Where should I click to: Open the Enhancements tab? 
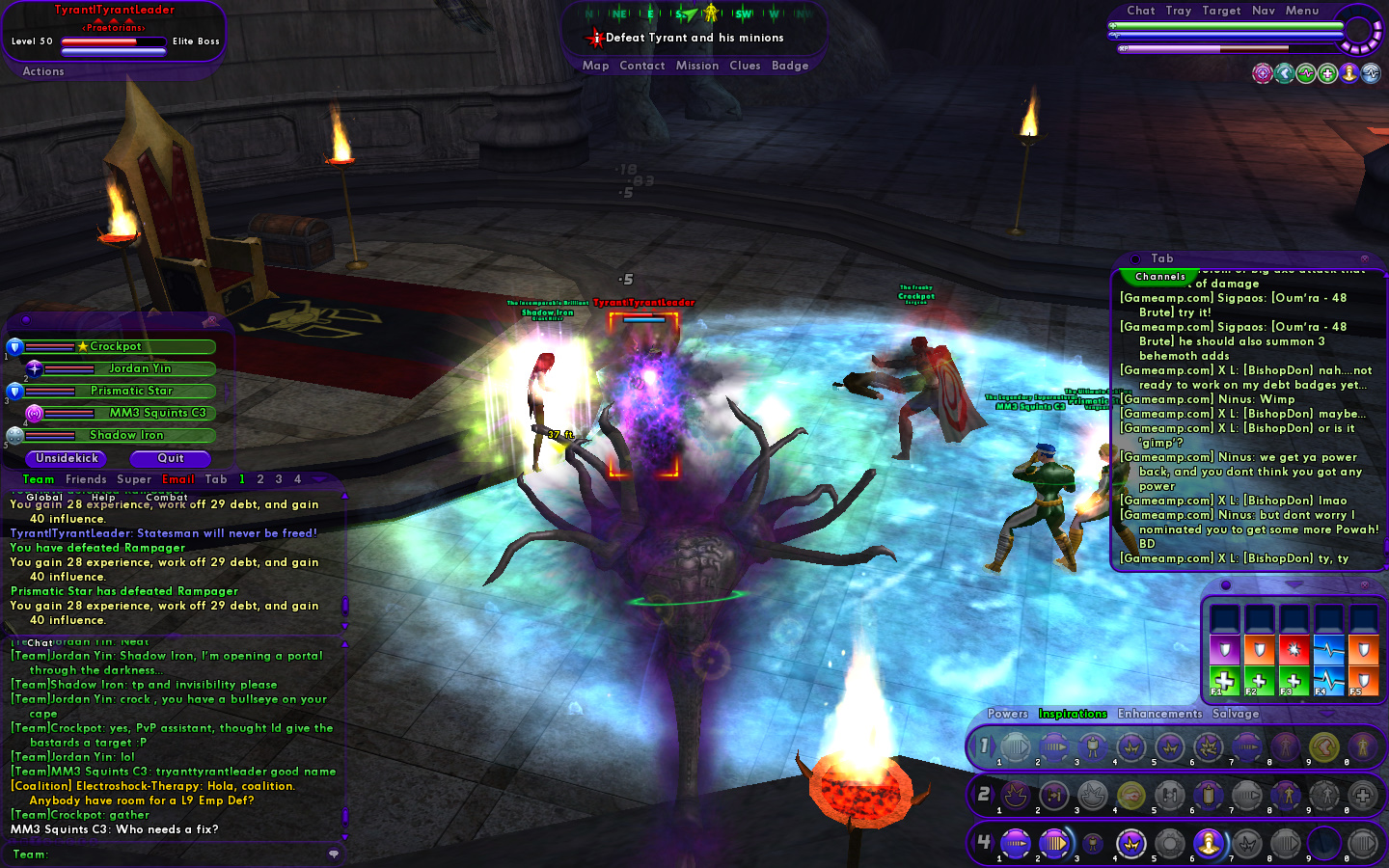1159,714
